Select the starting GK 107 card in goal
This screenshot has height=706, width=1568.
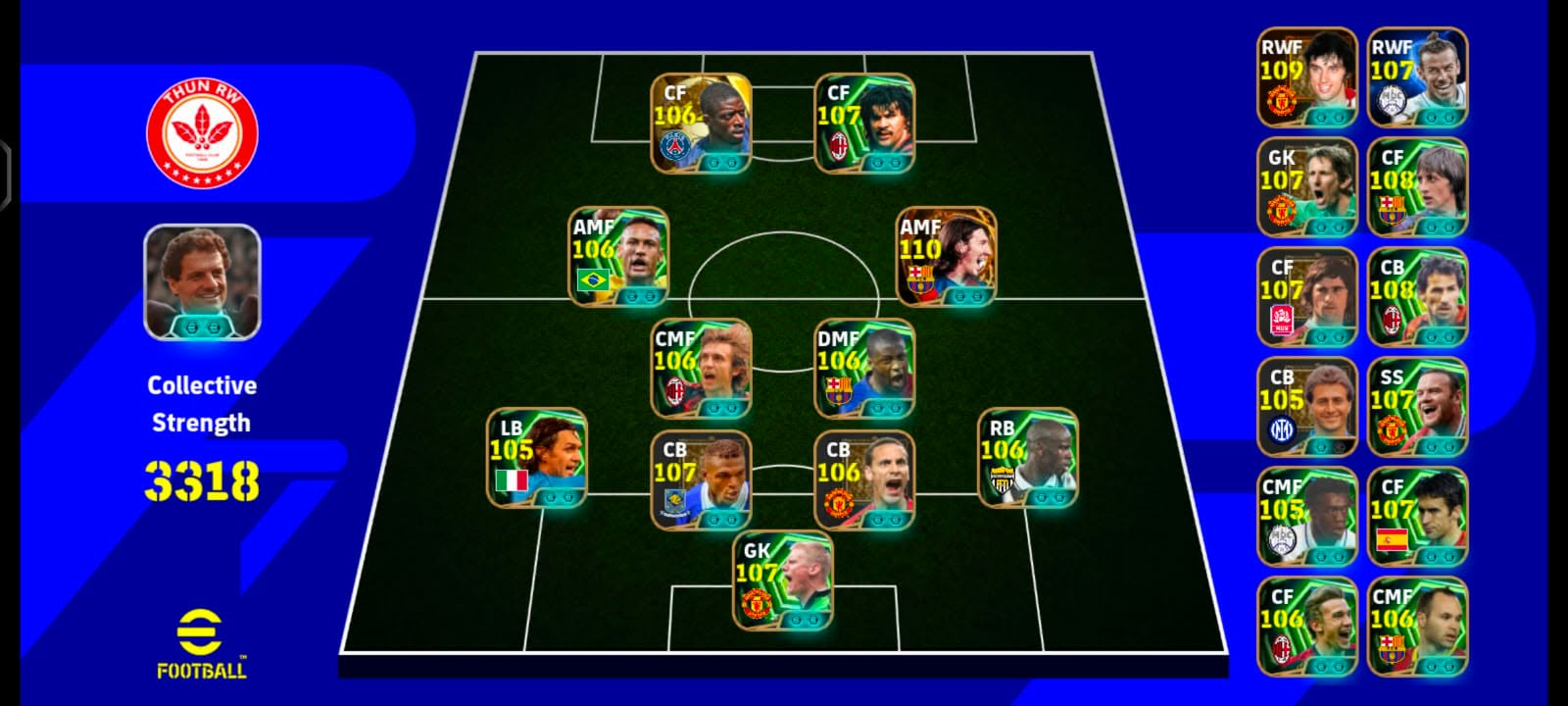(783, 580)
